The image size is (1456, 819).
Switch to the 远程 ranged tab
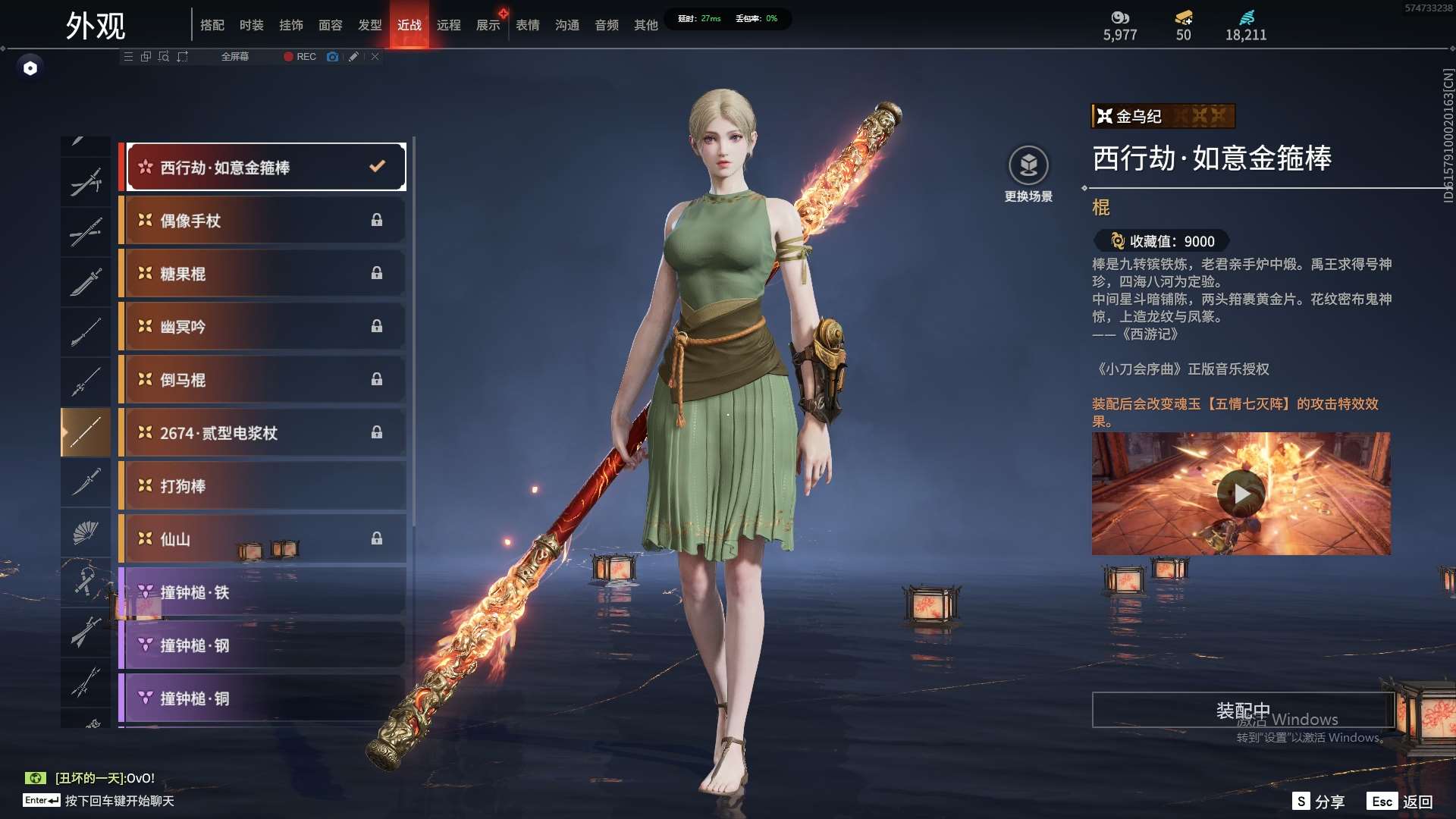click(449, 25)
